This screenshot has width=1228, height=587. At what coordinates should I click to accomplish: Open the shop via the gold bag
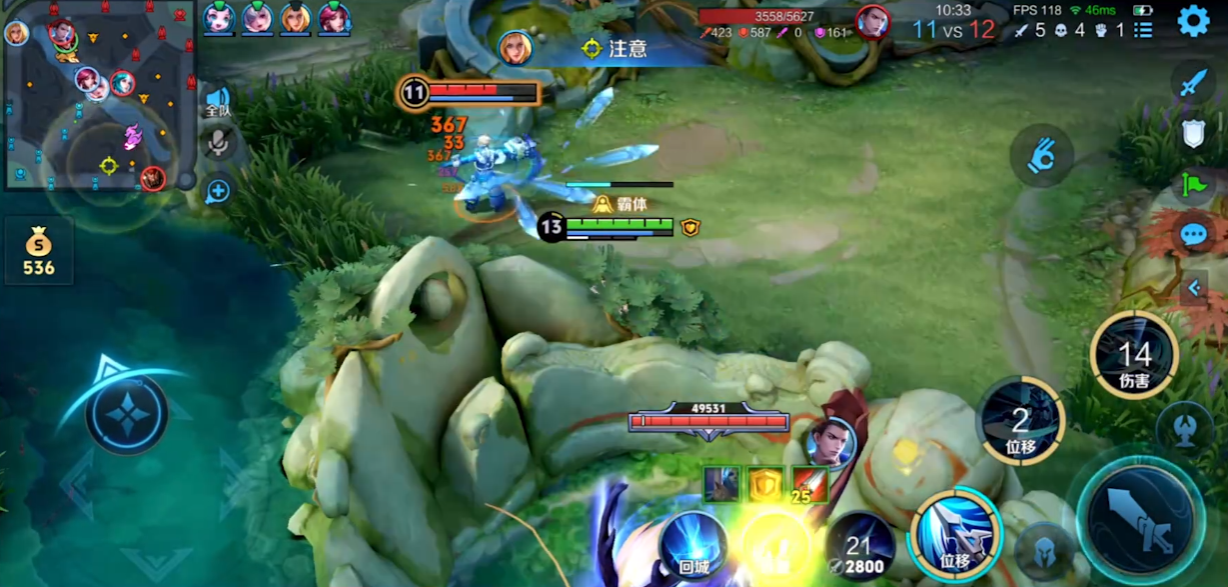pyautogui.click(x=39, y=250)
